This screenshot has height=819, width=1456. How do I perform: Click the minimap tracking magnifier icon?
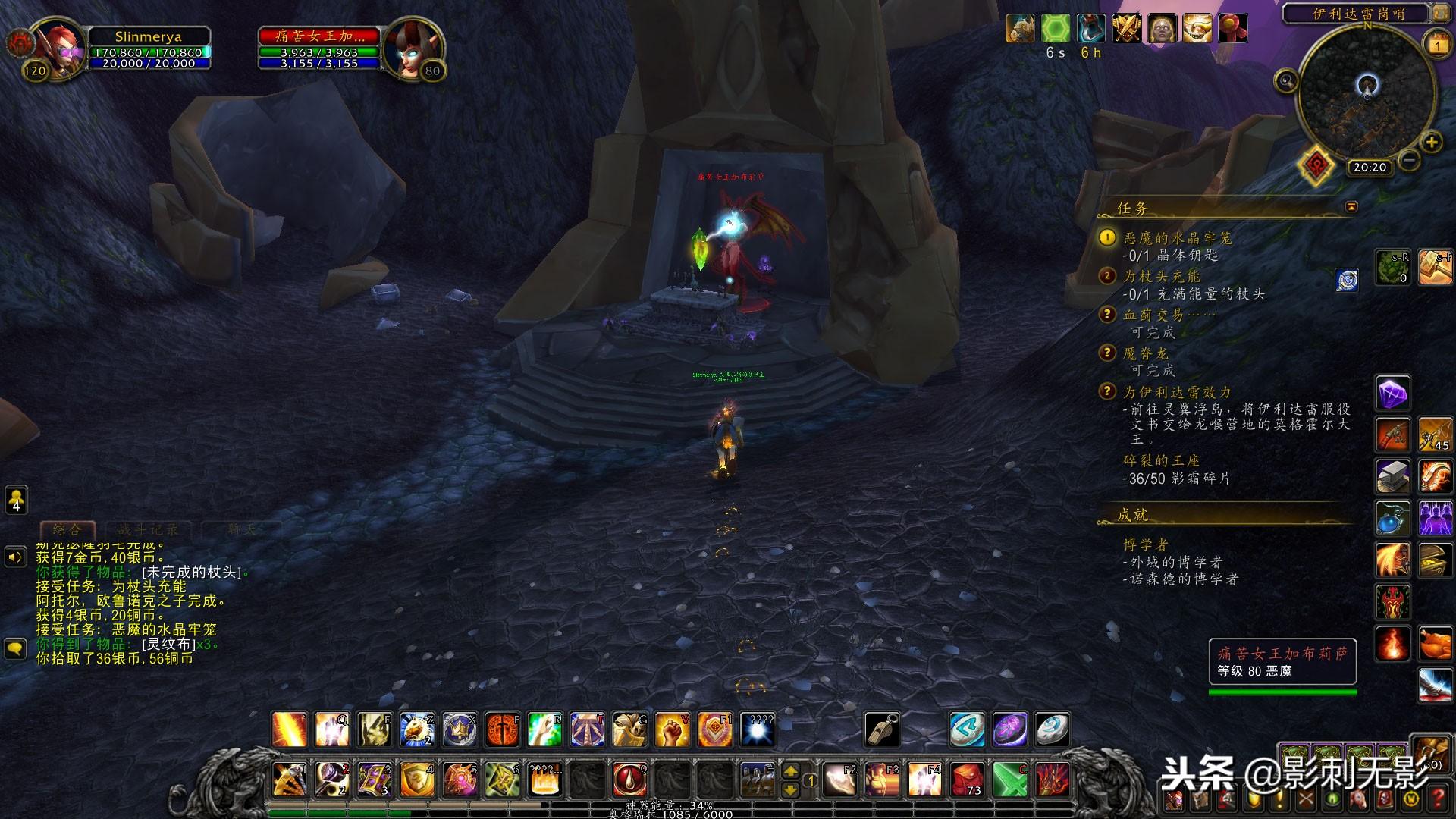[1286, 80]
